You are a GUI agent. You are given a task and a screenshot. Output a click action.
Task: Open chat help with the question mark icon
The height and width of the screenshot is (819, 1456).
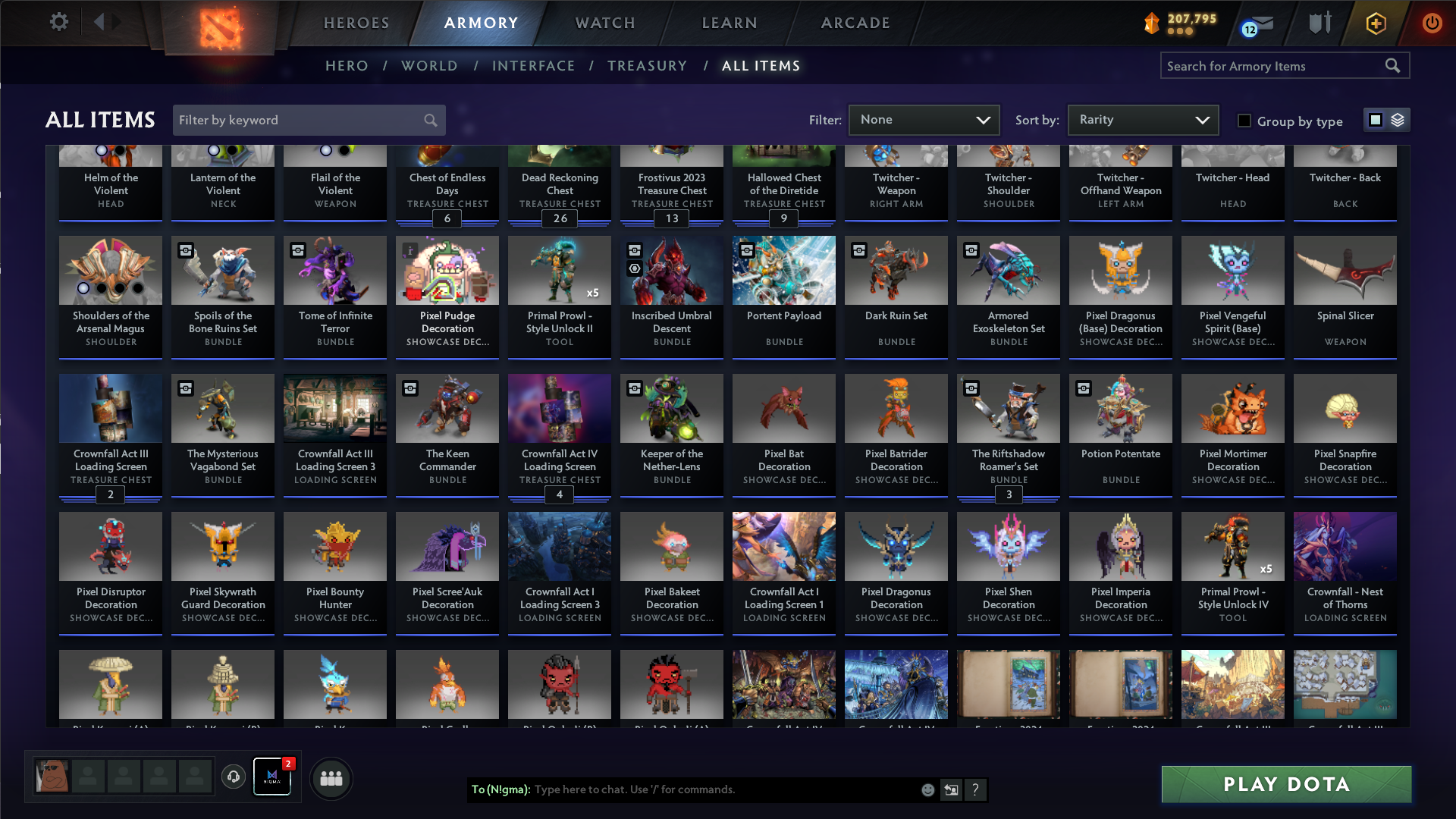coord(976,789)
